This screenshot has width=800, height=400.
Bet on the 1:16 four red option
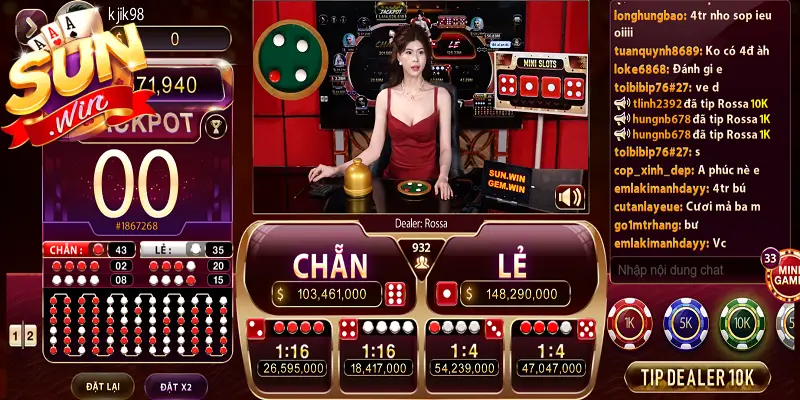pyautogui.click(x=293, y=348)
